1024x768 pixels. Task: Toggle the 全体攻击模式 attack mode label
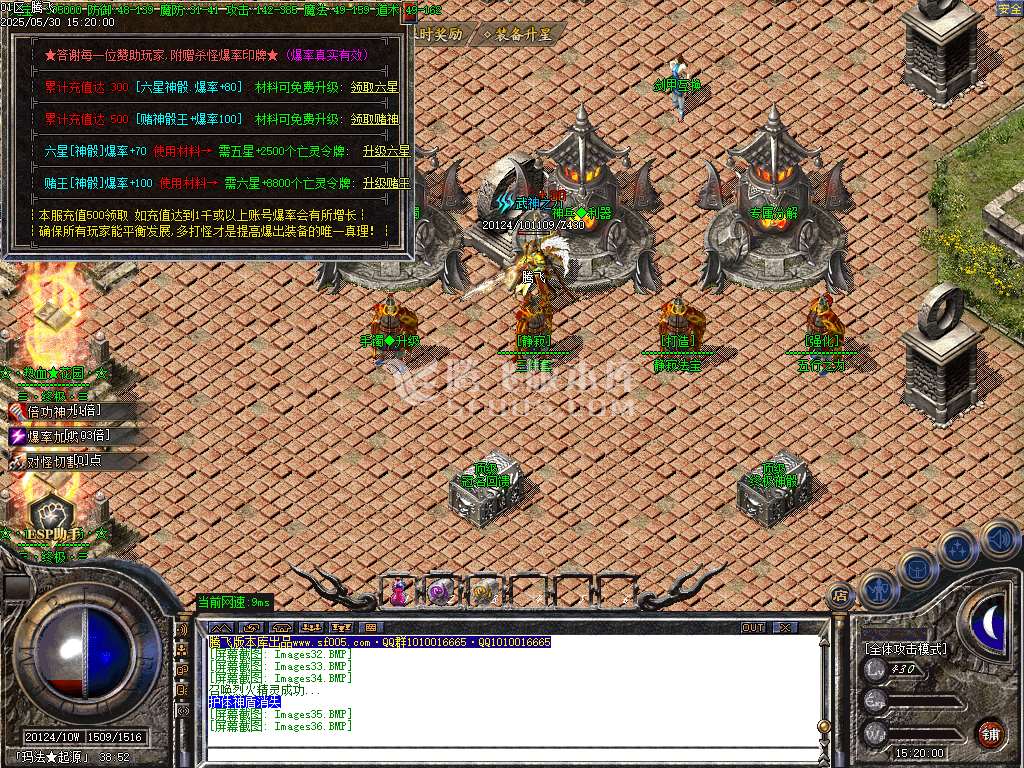(x=905, y=649)
